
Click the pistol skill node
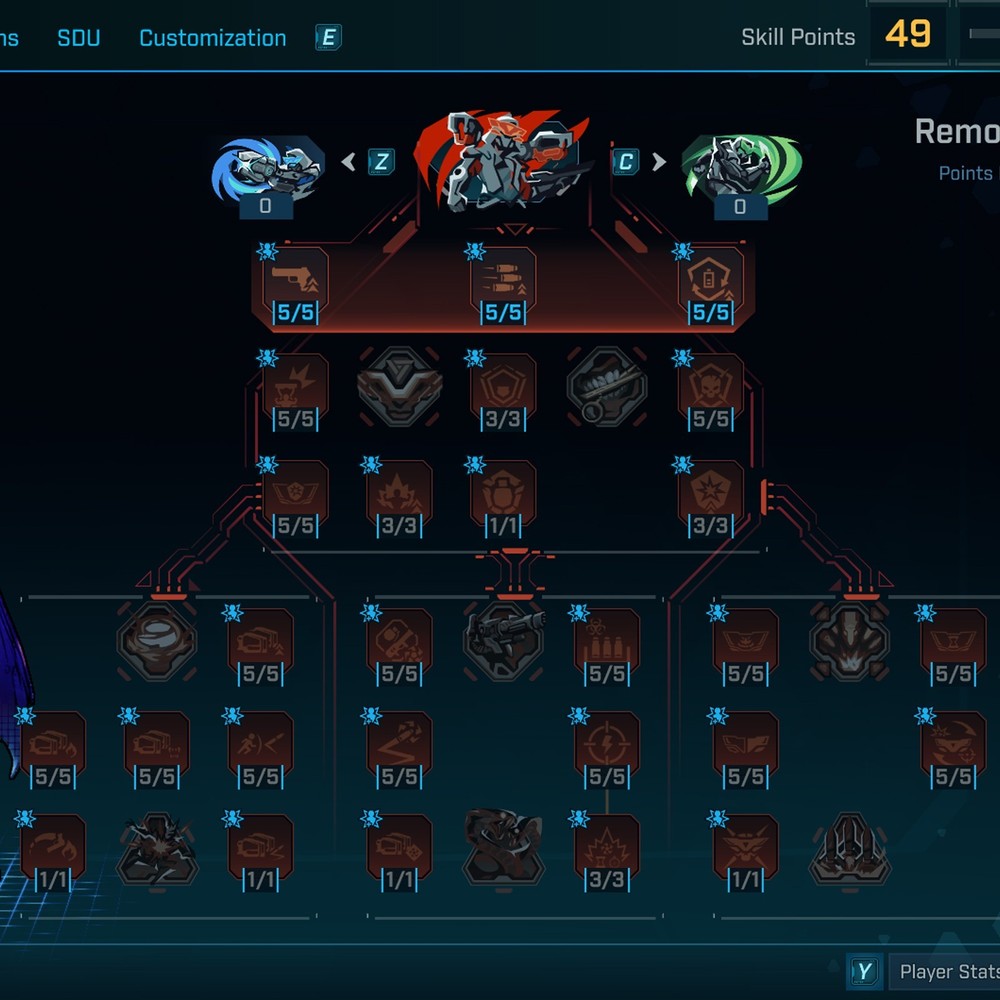click(x=295, y=286)
